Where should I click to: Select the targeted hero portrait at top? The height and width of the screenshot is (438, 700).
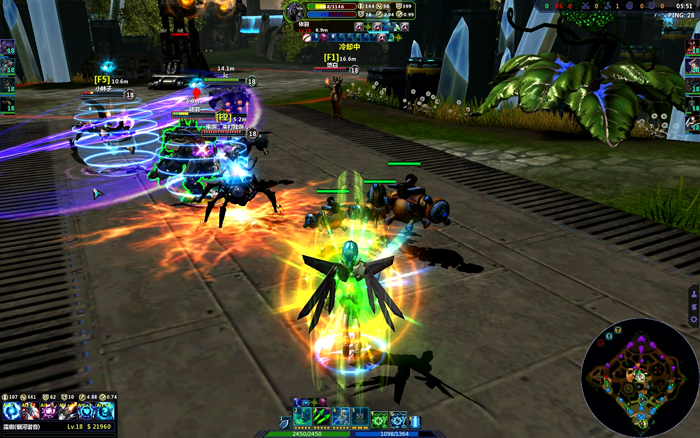295,11
